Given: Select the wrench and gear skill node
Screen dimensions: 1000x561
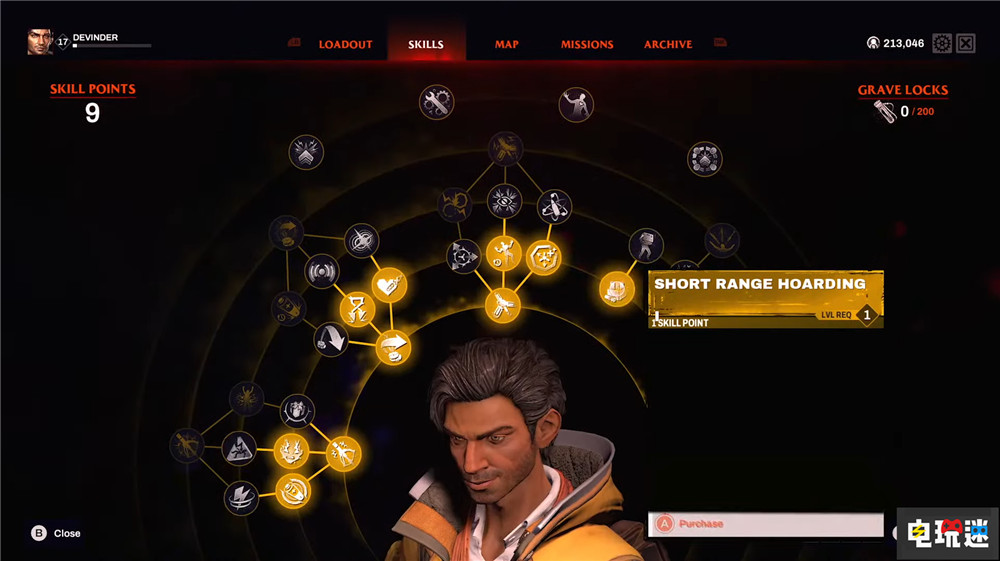Looking at the screenshot, I should (x=436, y=101).
